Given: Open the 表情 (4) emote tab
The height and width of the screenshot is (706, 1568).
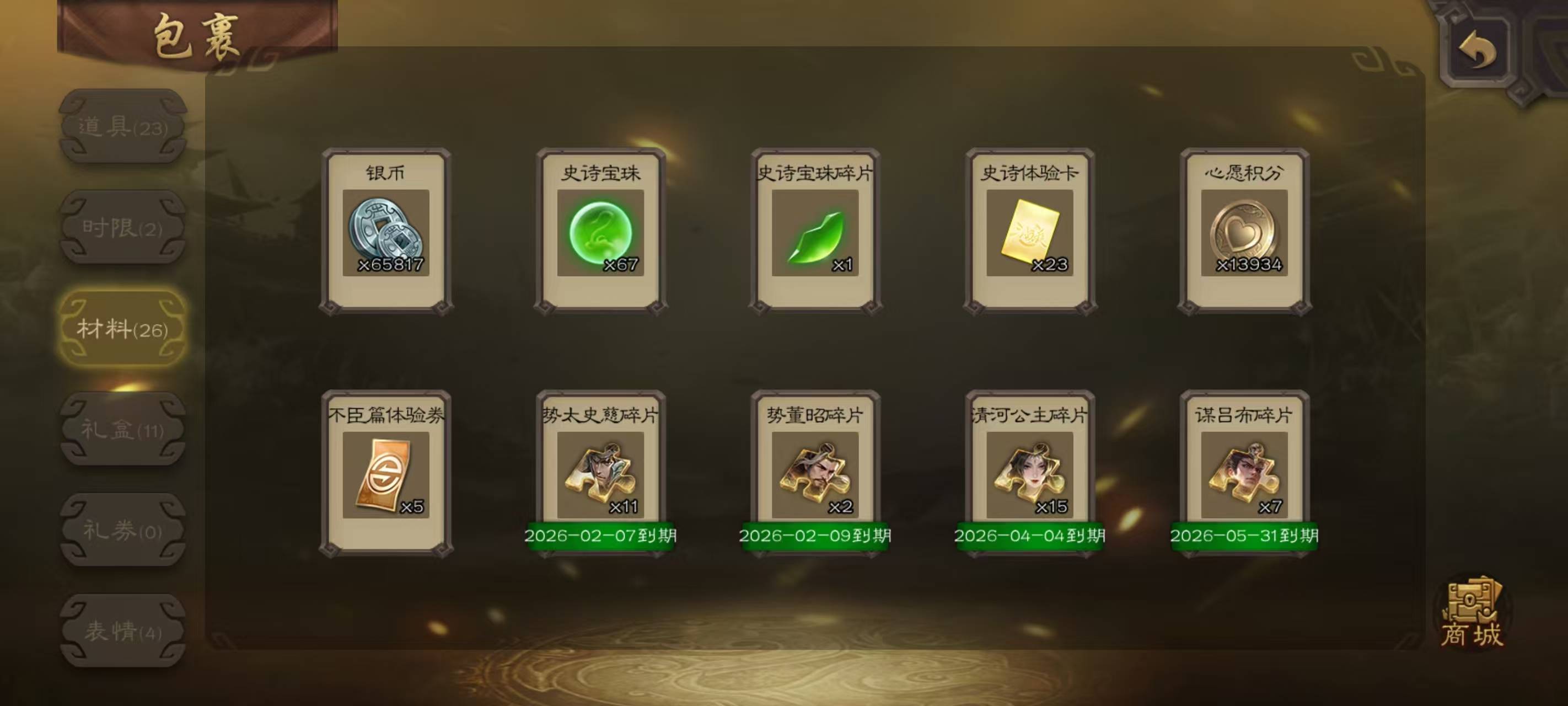Looking at the screenshot, I should 122,631.
